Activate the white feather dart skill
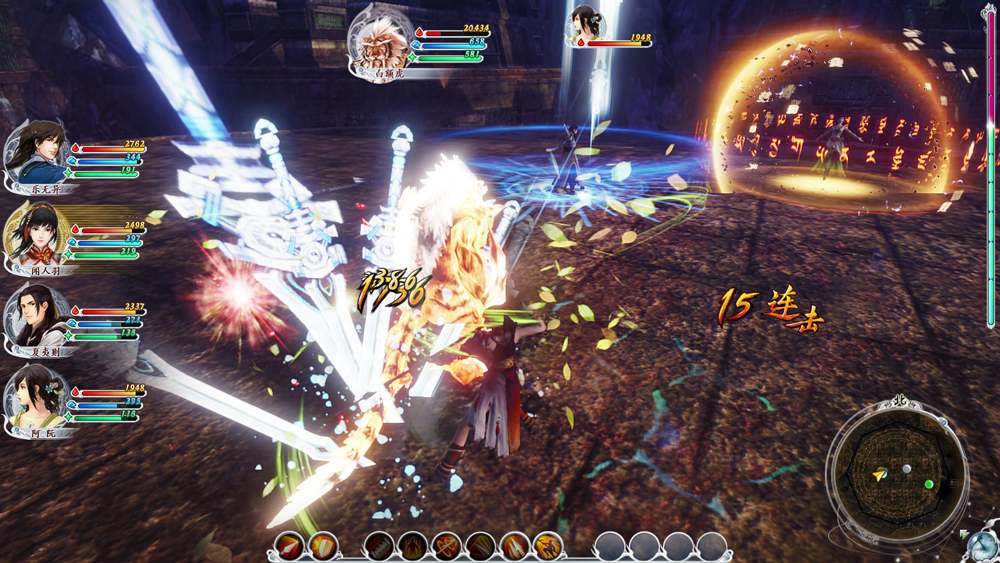This screenshot has width=1000, height=563. (x=289, y=546)
